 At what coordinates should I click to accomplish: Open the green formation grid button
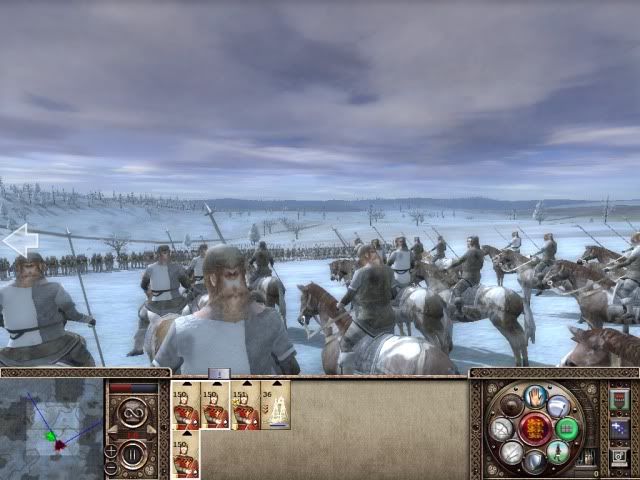[567, 429]
